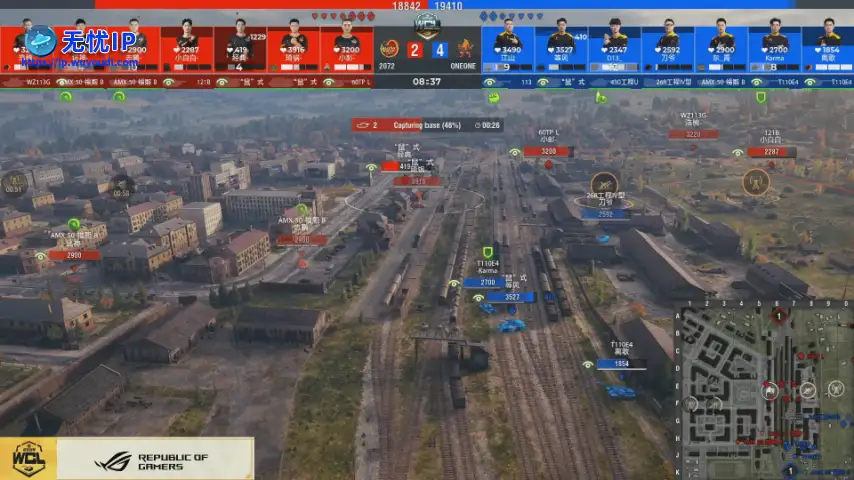Pick the blue player card with 2592 HP
The image size is (854, 480).
click(669, 45)
